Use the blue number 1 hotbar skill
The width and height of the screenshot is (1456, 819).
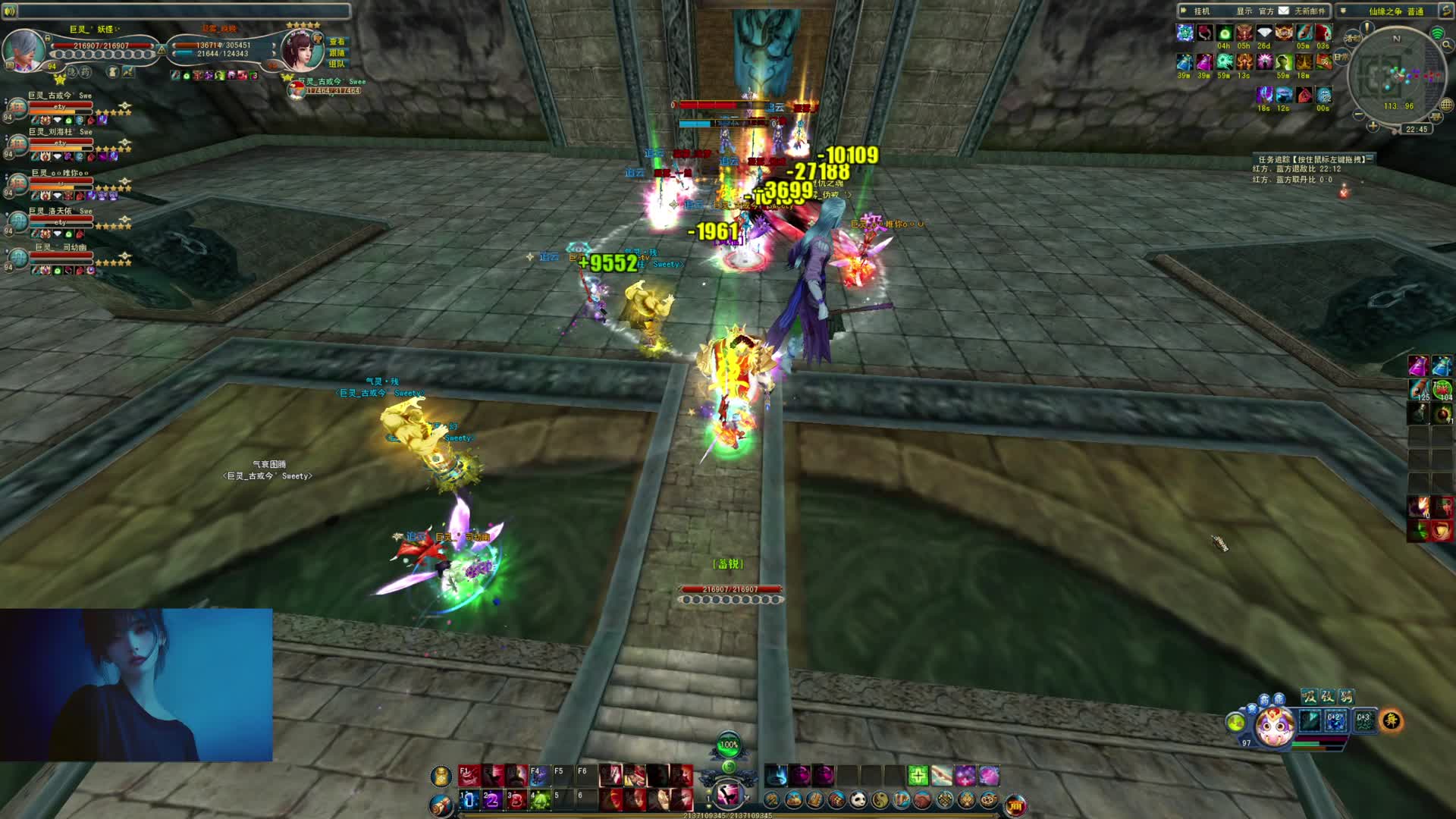(x=467, y=799)
